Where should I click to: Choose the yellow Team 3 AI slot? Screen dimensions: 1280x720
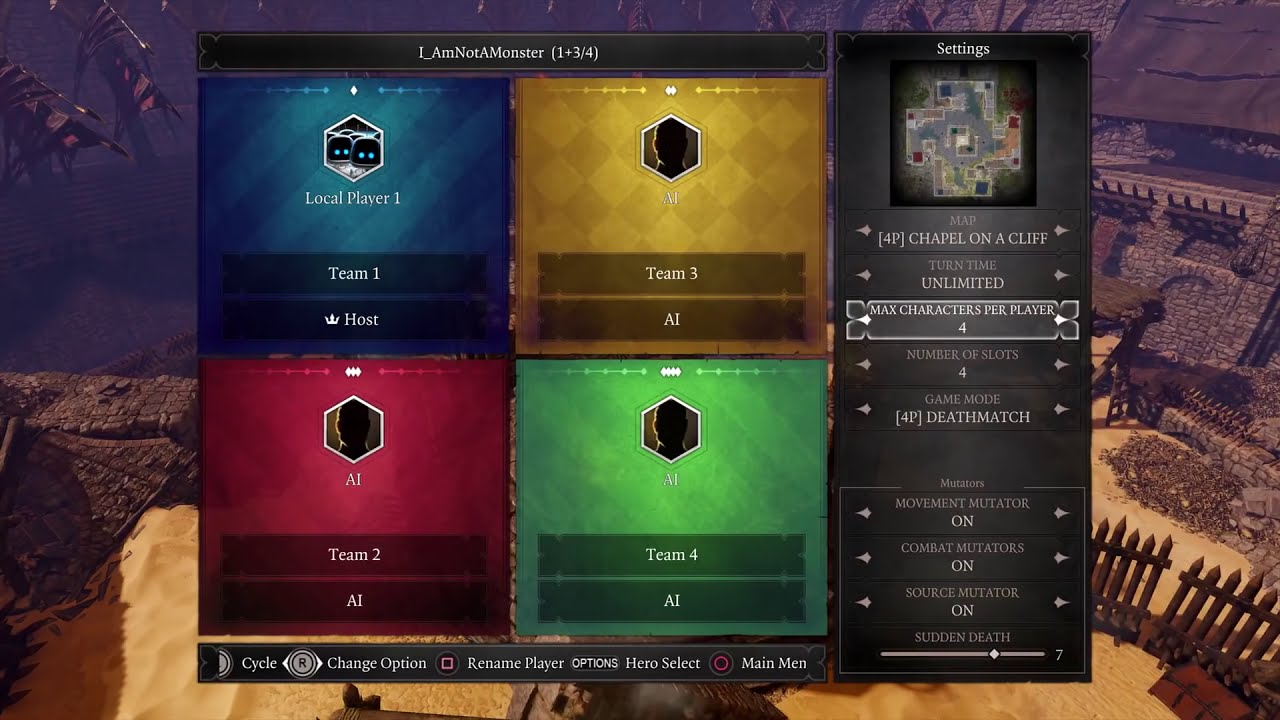[x=670, y=160]
